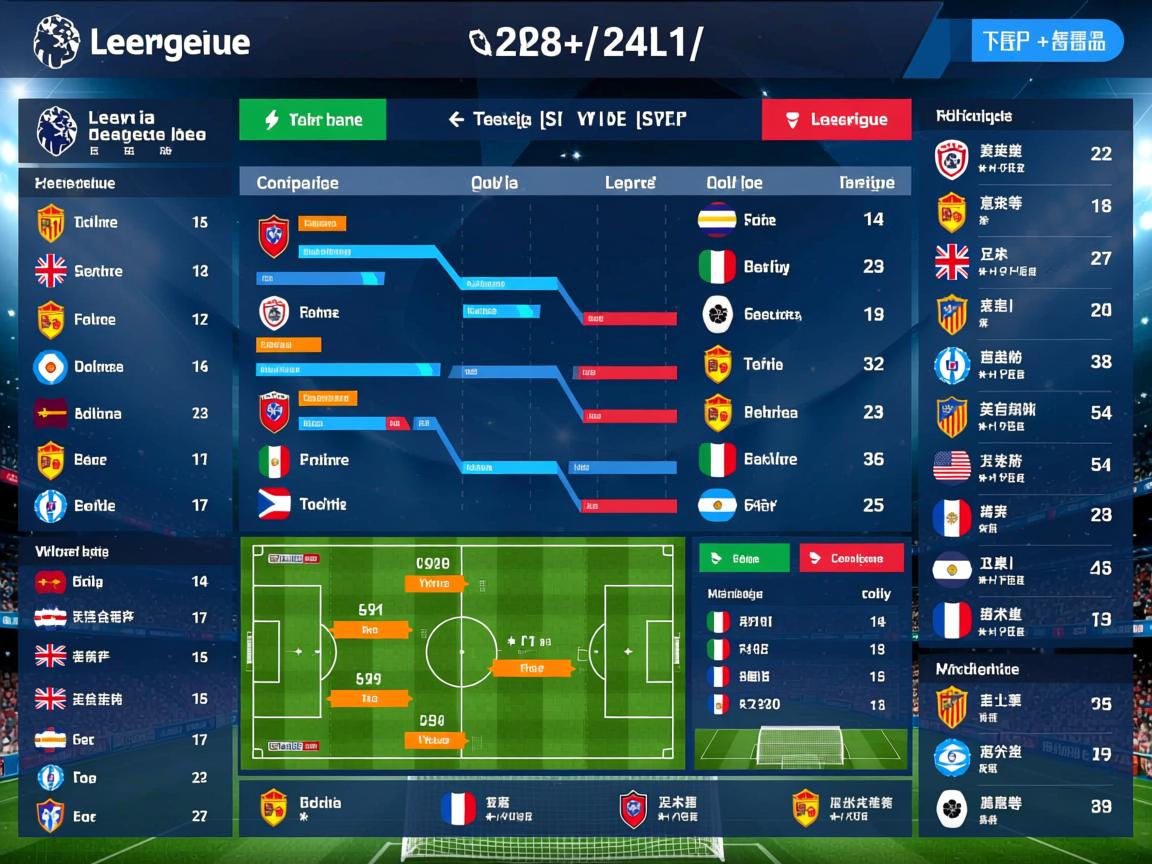Select the orange pitch marker labeled 591
1152x864 pixels.
click(371, 630)
